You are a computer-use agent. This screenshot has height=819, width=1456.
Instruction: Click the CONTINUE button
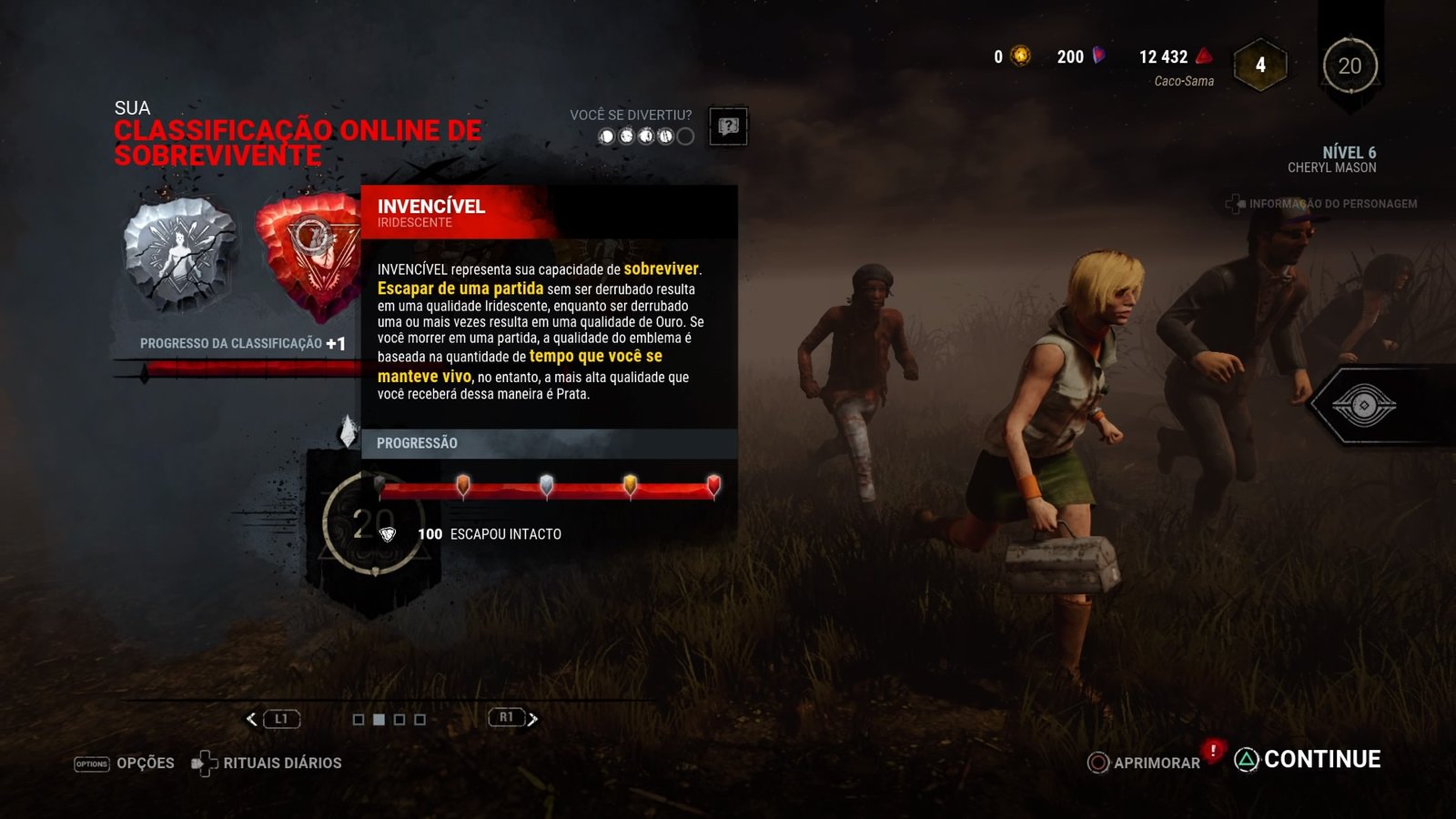pos(1309,759)
